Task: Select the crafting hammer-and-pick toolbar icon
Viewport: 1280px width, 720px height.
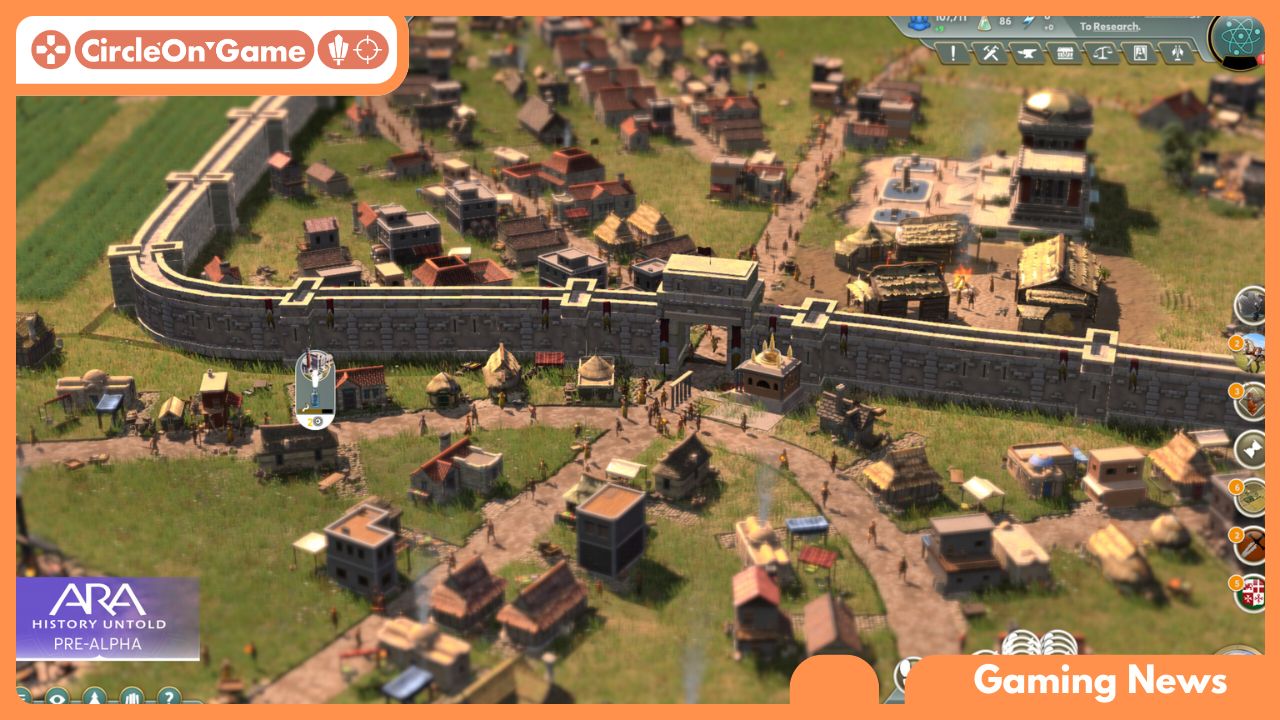Action: pyautogui.click(x=992, y=52)
